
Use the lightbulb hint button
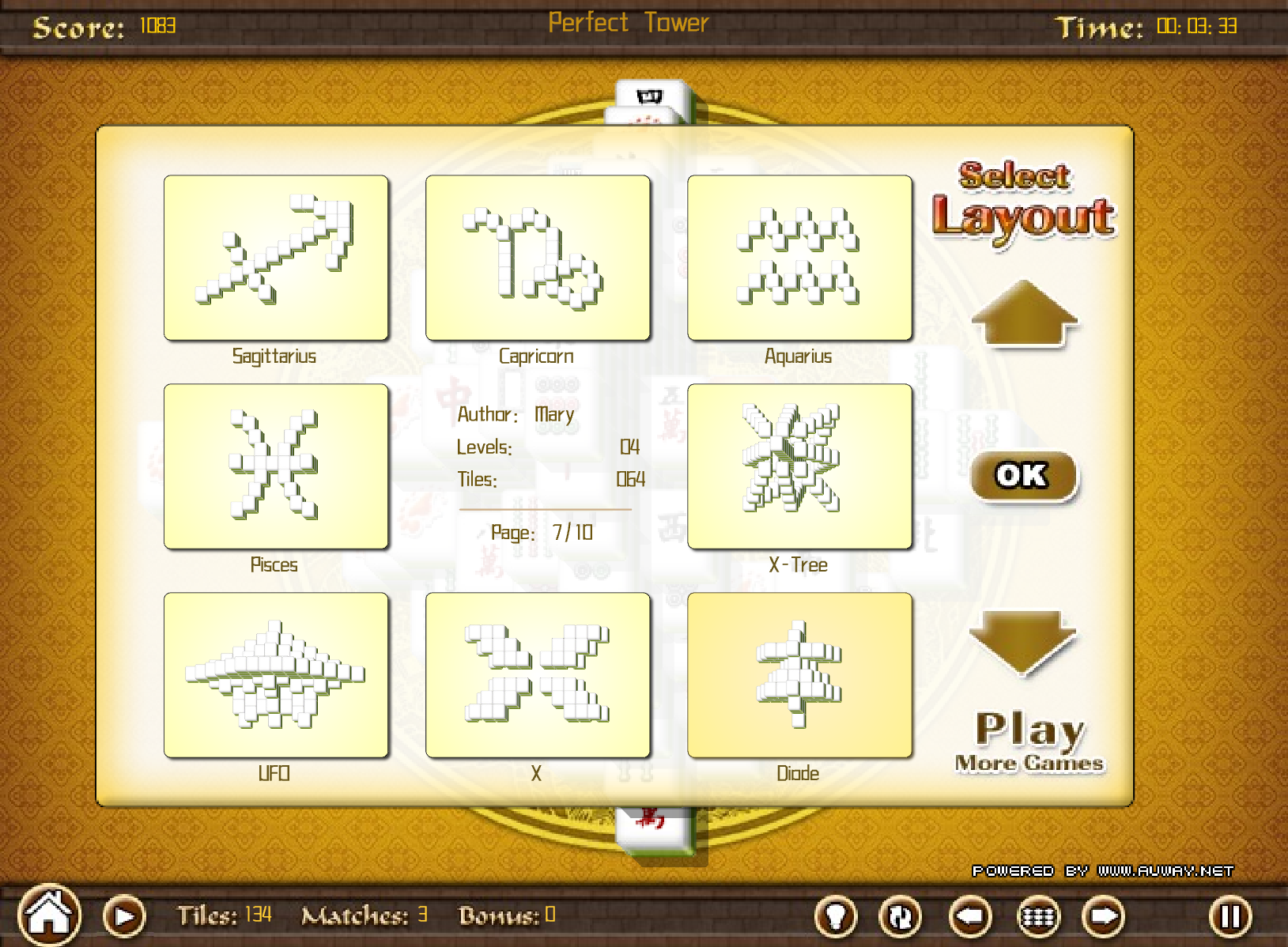[836, 917]
